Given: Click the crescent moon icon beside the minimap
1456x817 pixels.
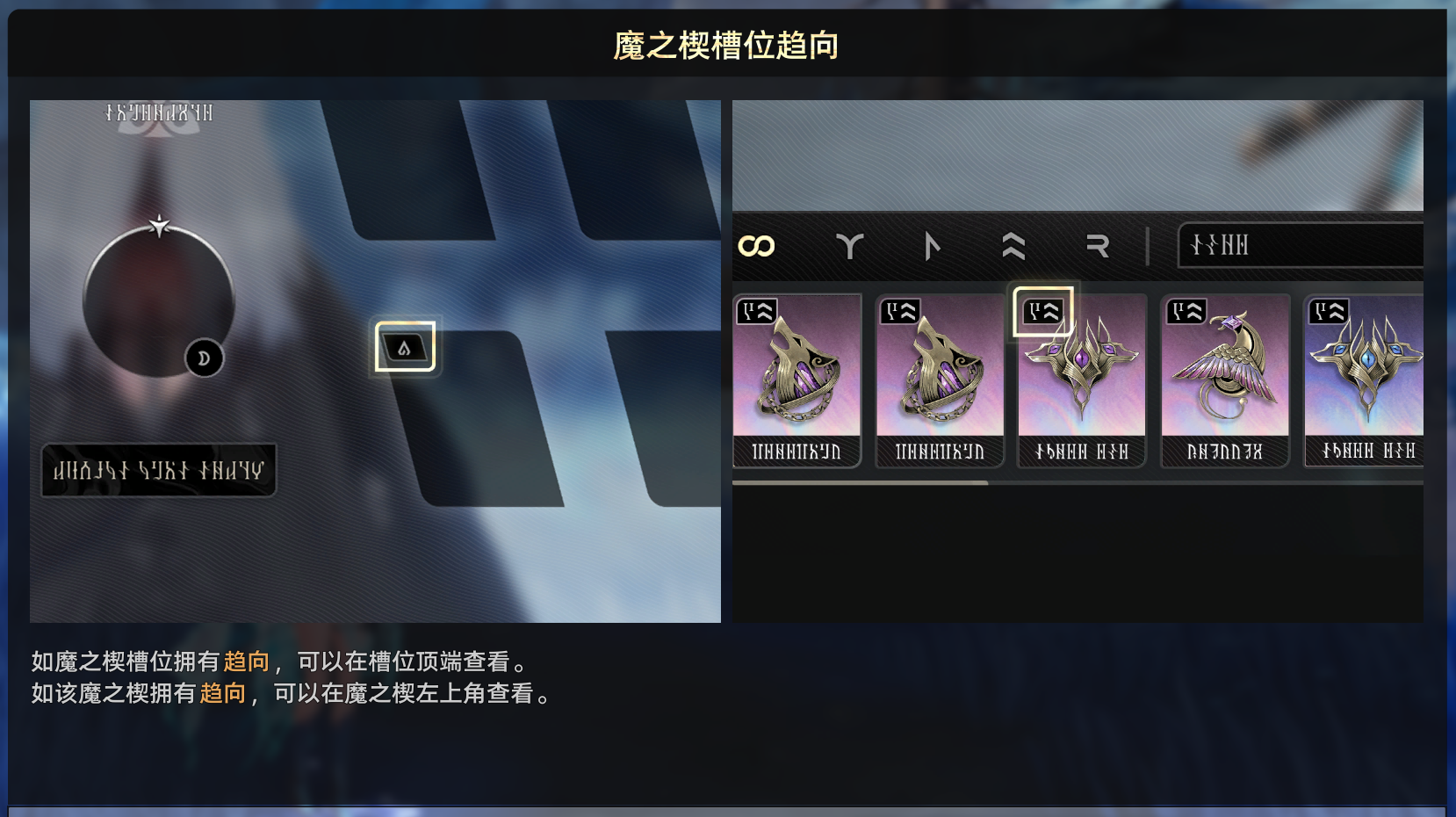Looking at the screenshot, I should click(x=203, y=358).
